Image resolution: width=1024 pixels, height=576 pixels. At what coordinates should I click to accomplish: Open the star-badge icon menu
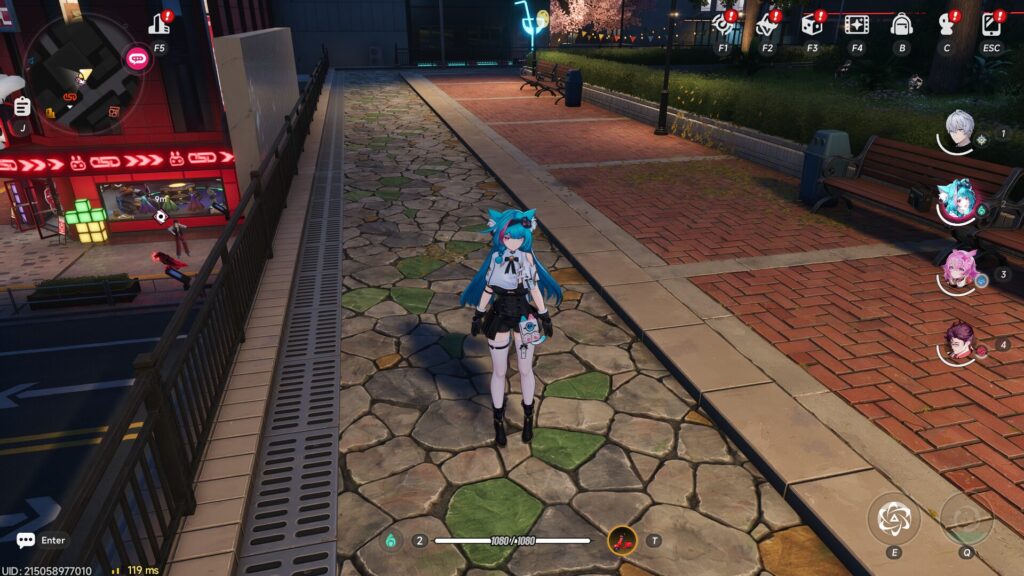(x=767, y=24)
